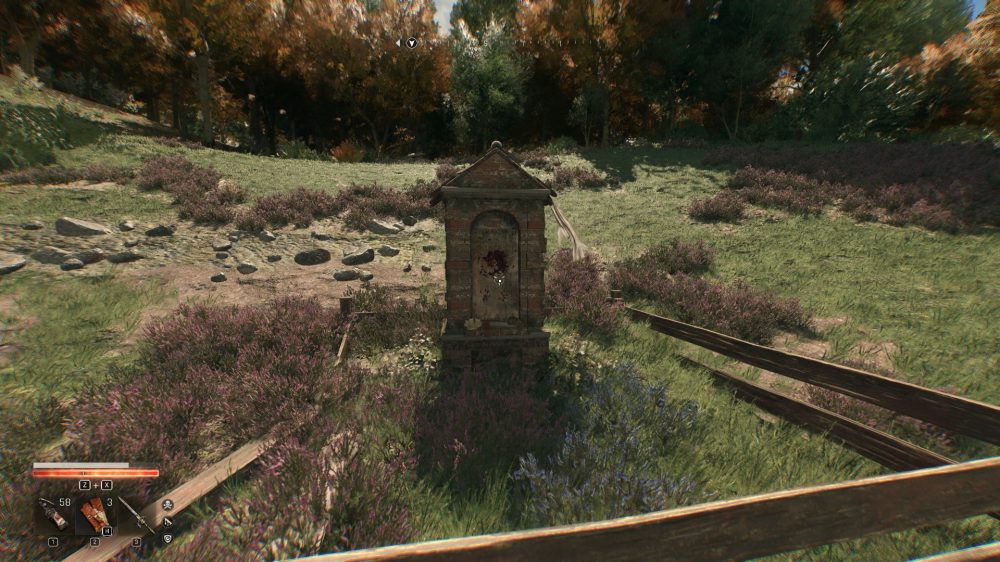Select the bottle item in slot 1
The image size is (1000, 562).
coord(52,514)
